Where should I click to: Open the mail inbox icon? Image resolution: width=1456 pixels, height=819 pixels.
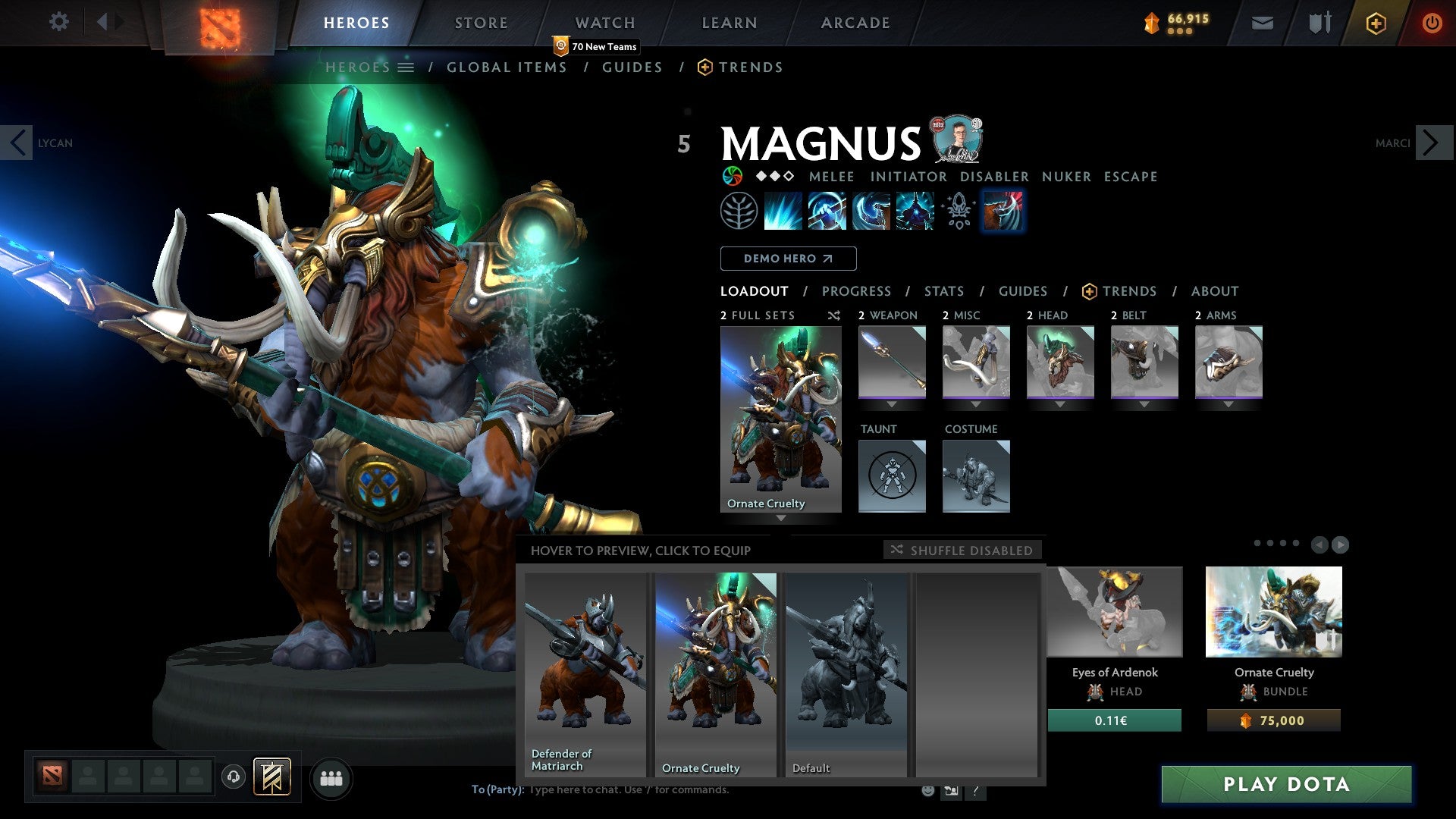(x=1262, y=23)
